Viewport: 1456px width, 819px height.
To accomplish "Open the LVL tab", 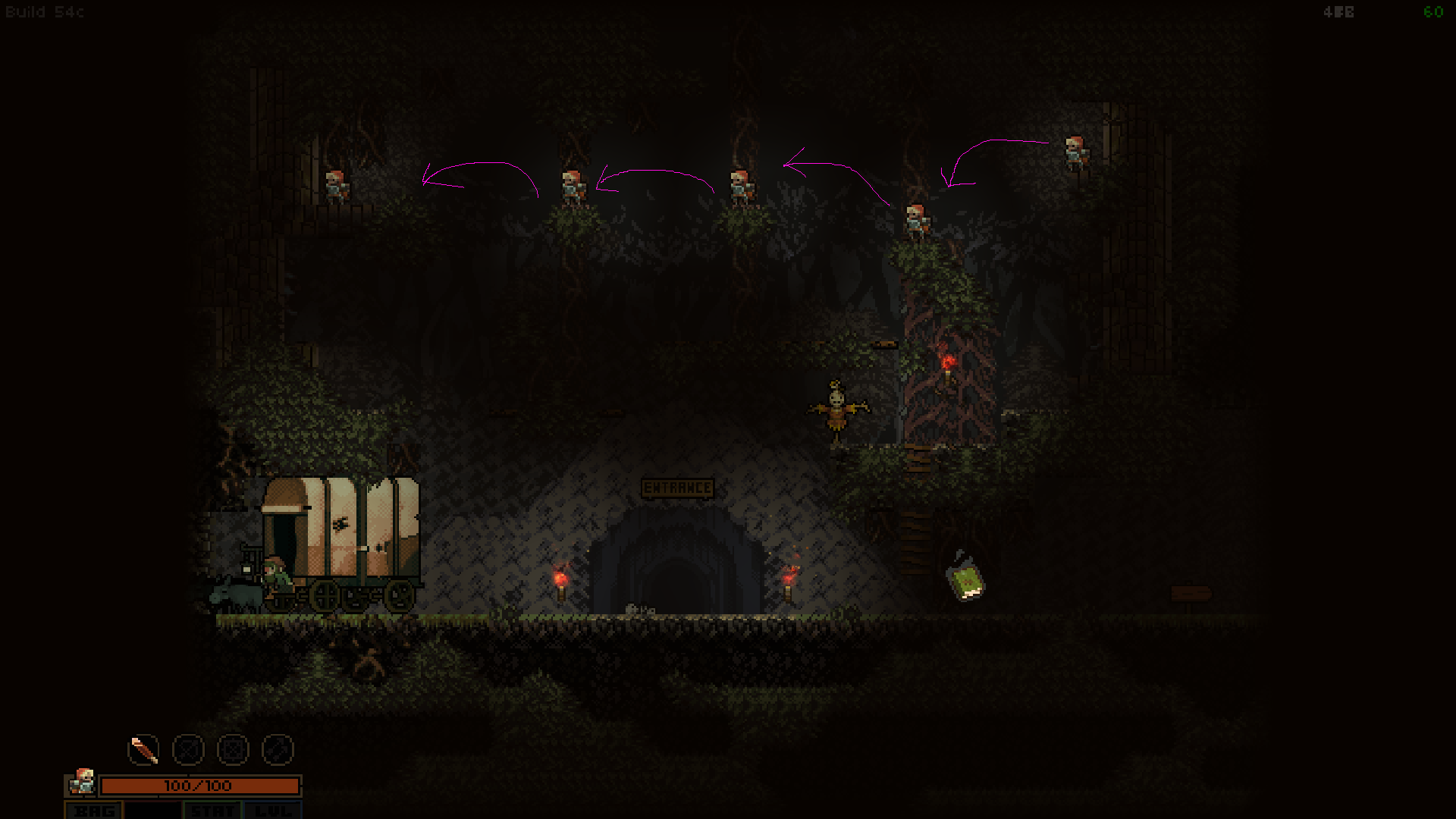I will click(x=272, y=810).
